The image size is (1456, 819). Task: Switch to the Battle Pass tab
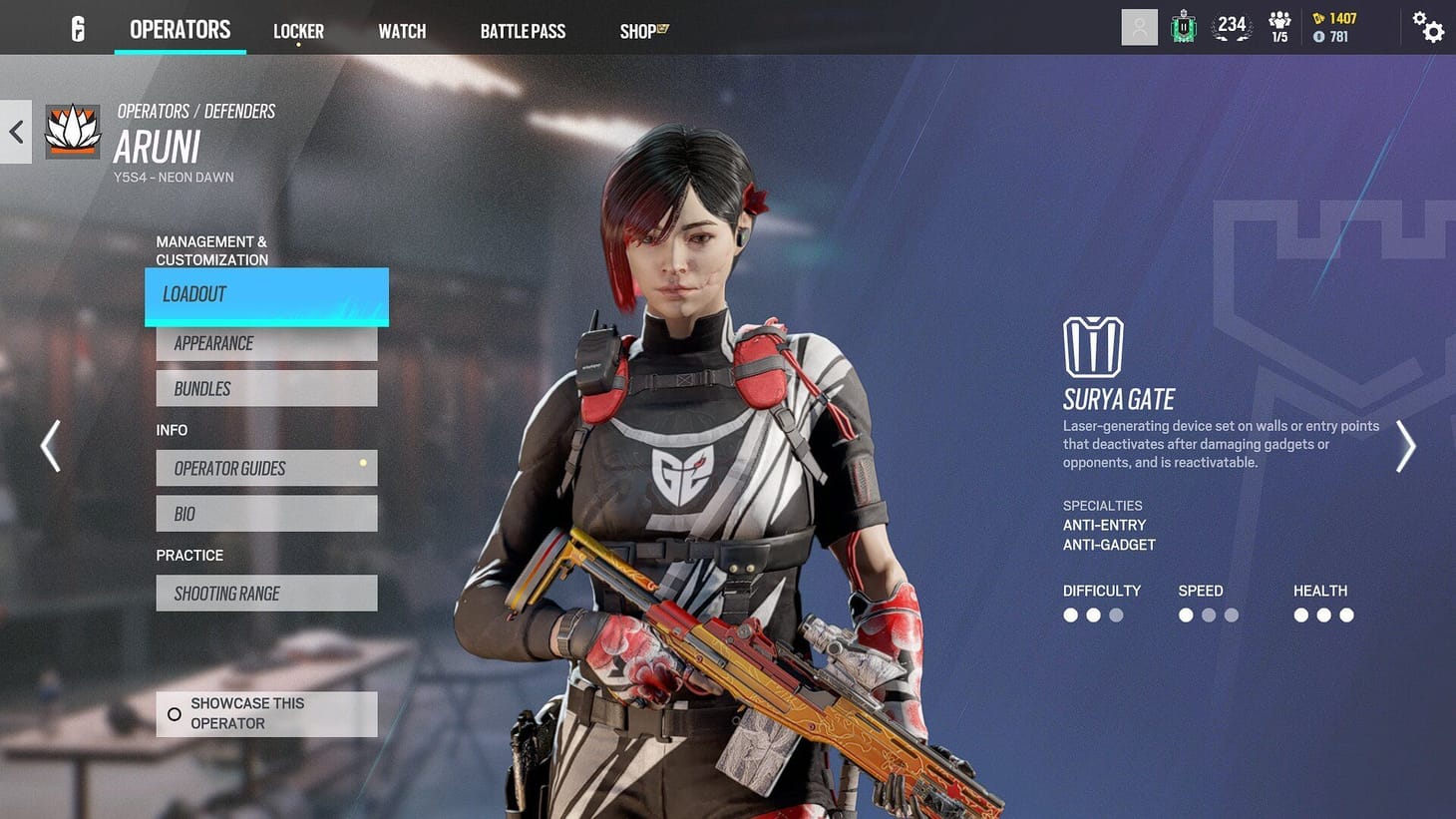pyautogui.click(x=523, y=31)
